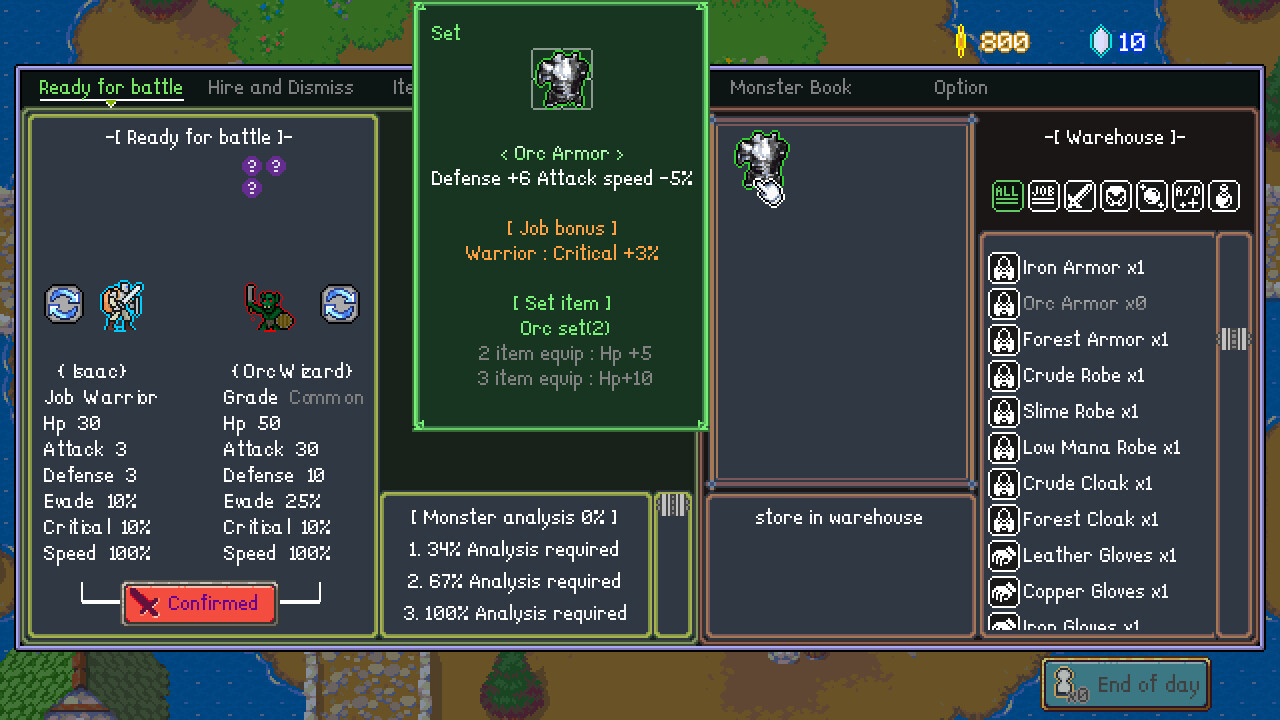
Task: Select the accessory ring filter icon
Action: click(1152, 196)
